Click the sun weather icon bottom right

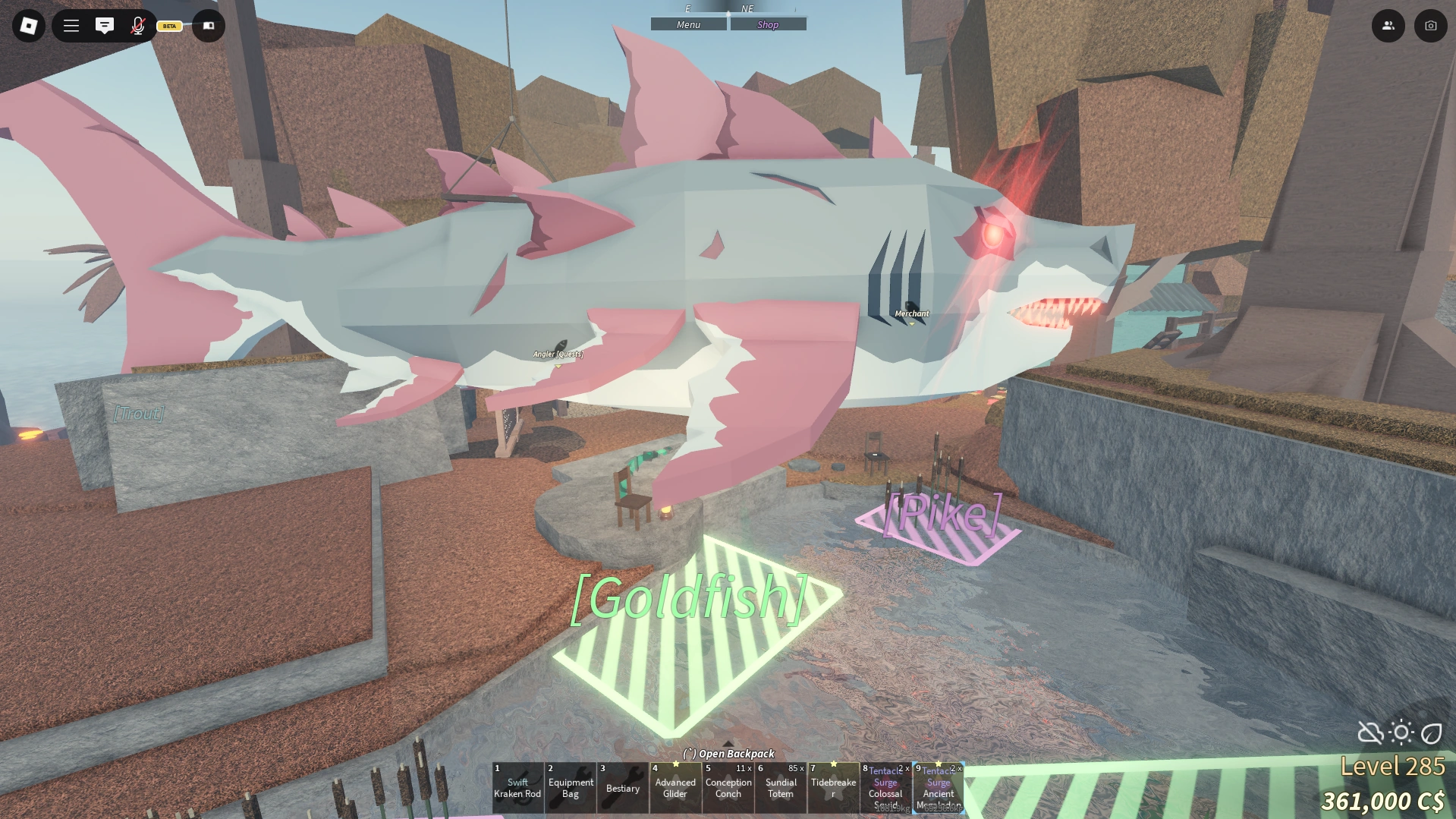click(1399, 733)
